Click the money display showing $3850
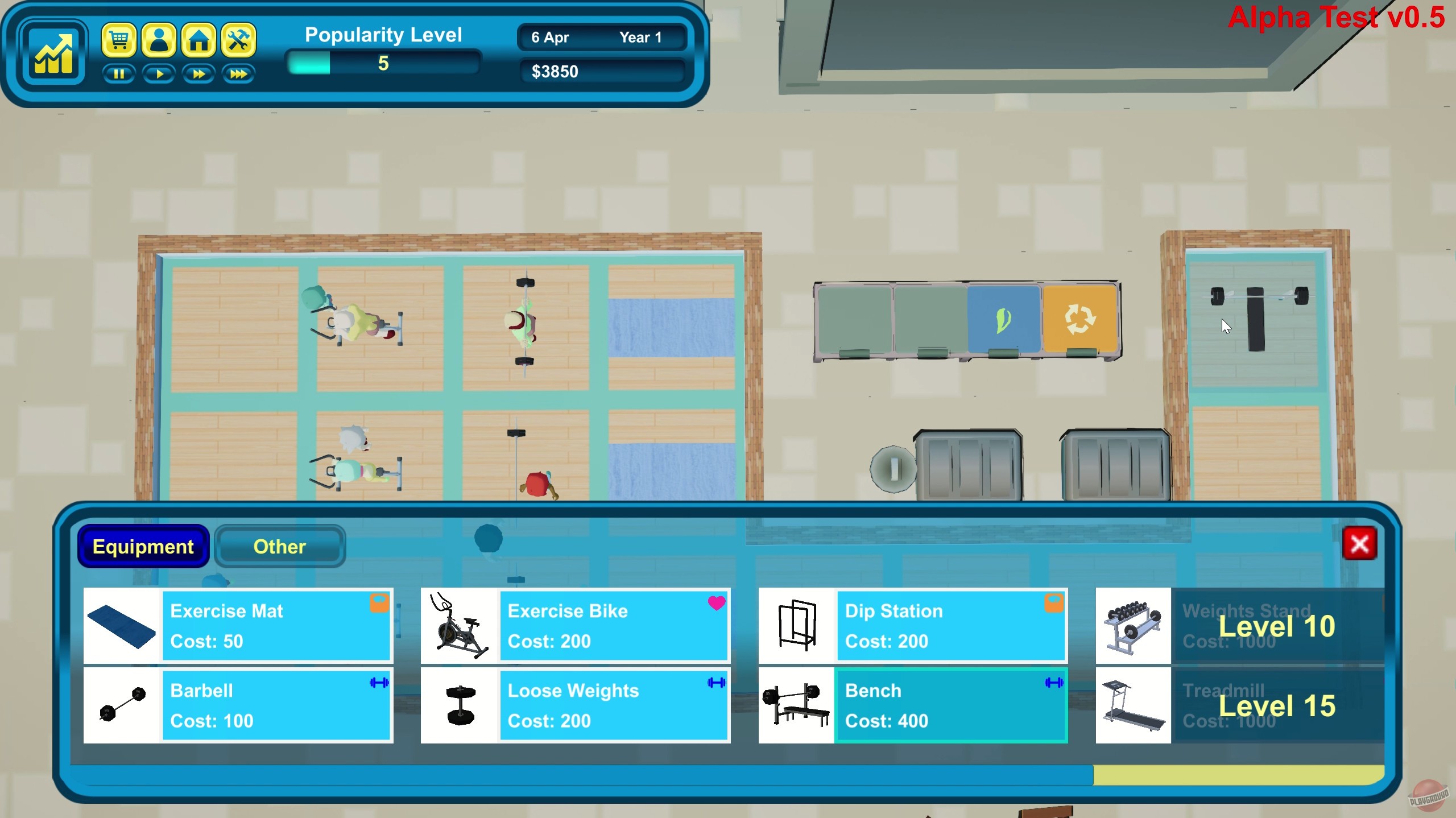Viewport: 1456px width, 818px height. tap(602, 71)
